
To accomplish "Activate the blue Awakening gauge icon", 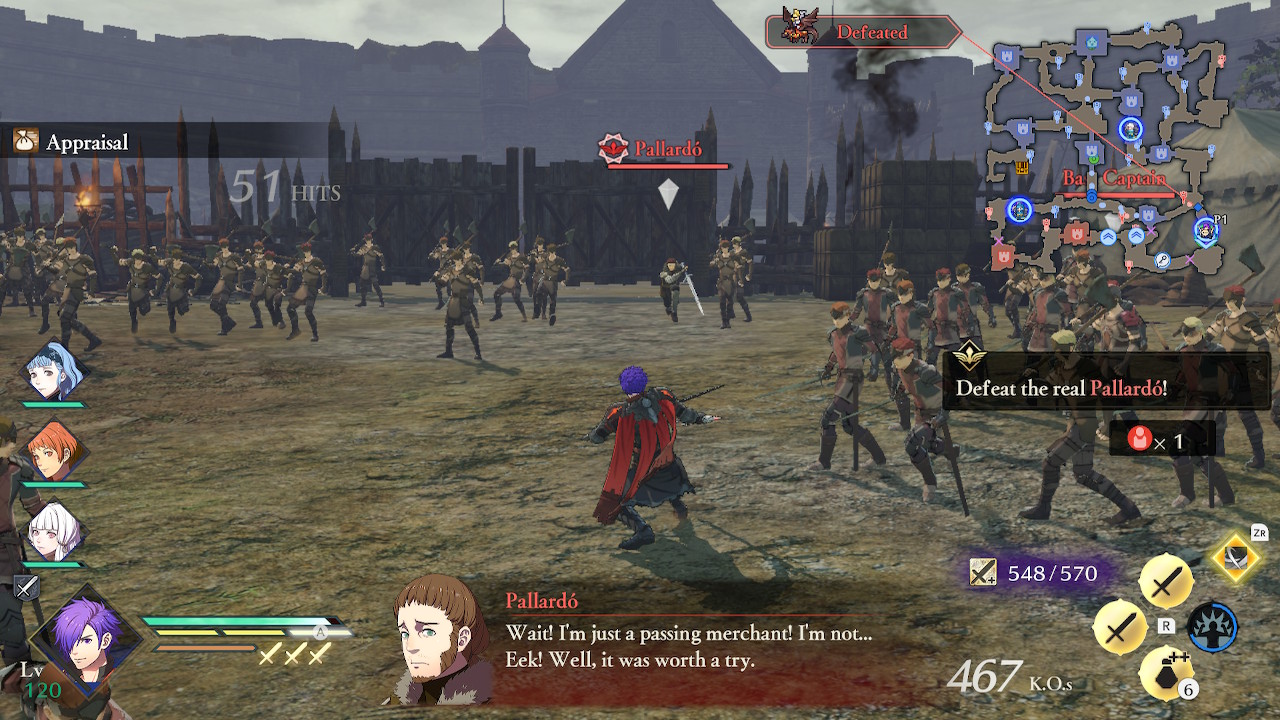I will (x=1213, y=628).
